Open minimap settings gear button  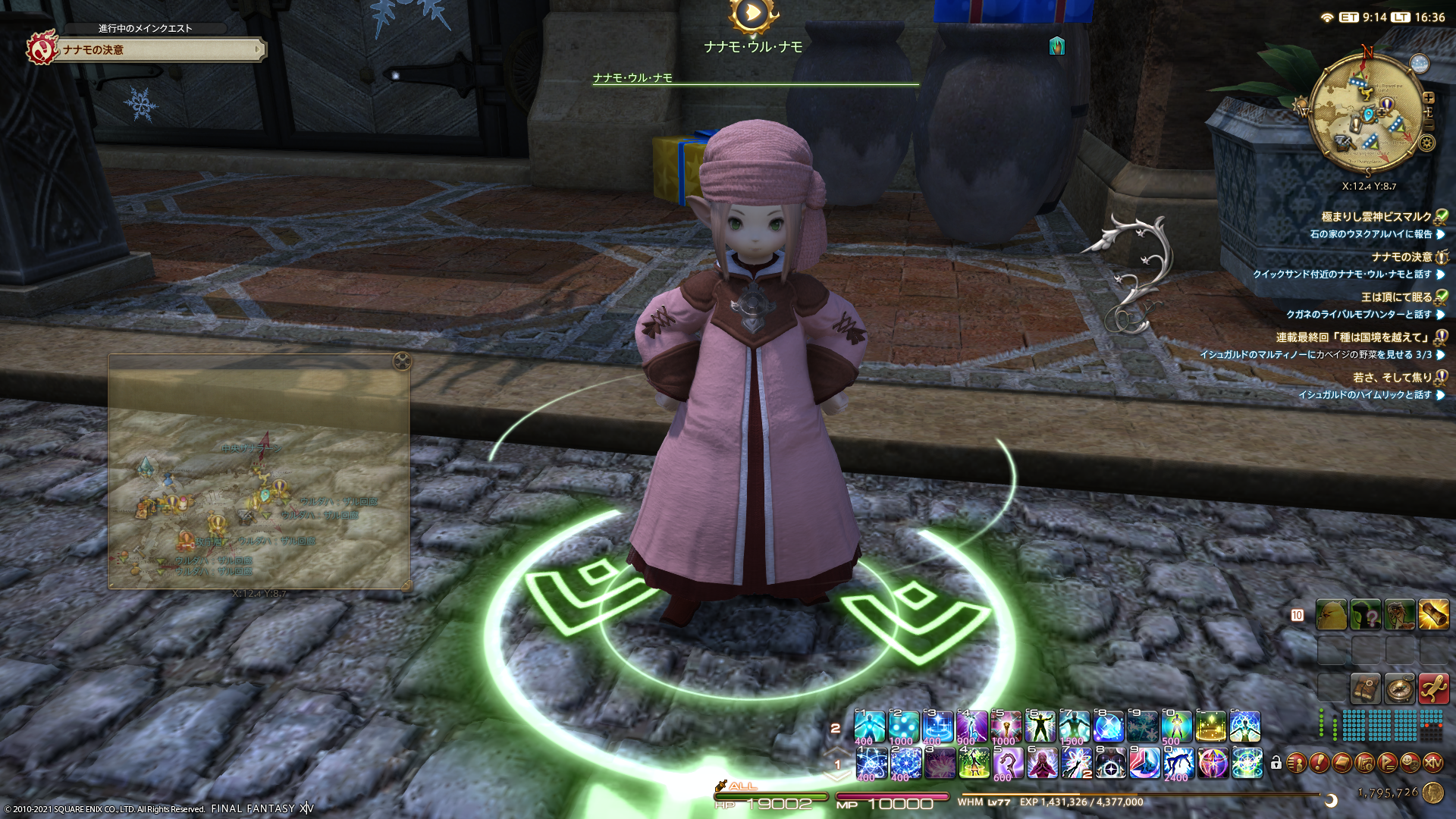tap(1426, 143)
